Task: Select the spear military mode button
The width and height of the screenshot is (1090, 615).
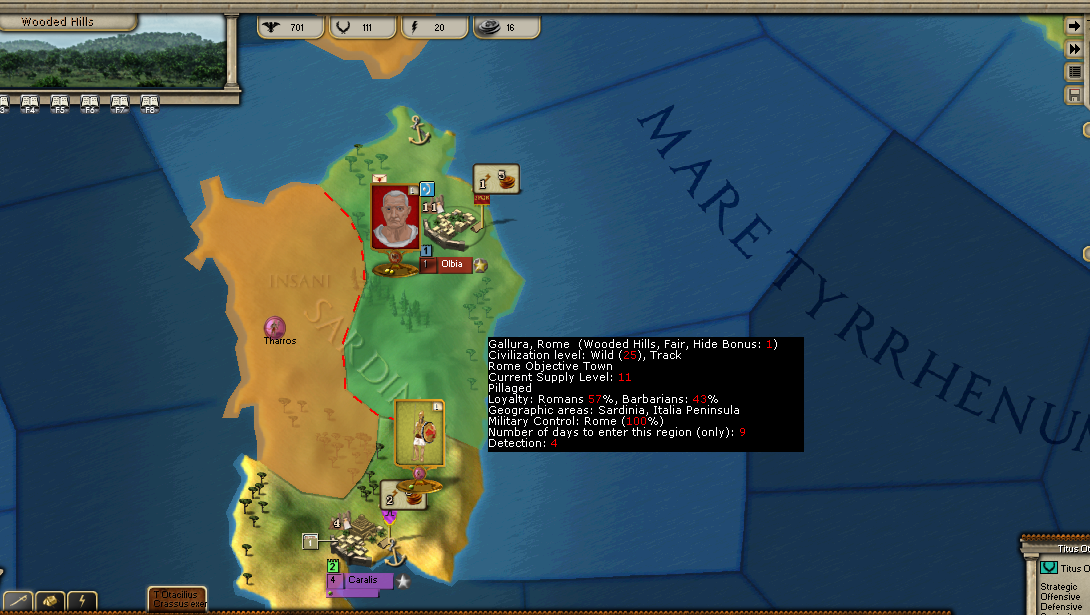Action: pyautogui.click(x=18, y=602)
